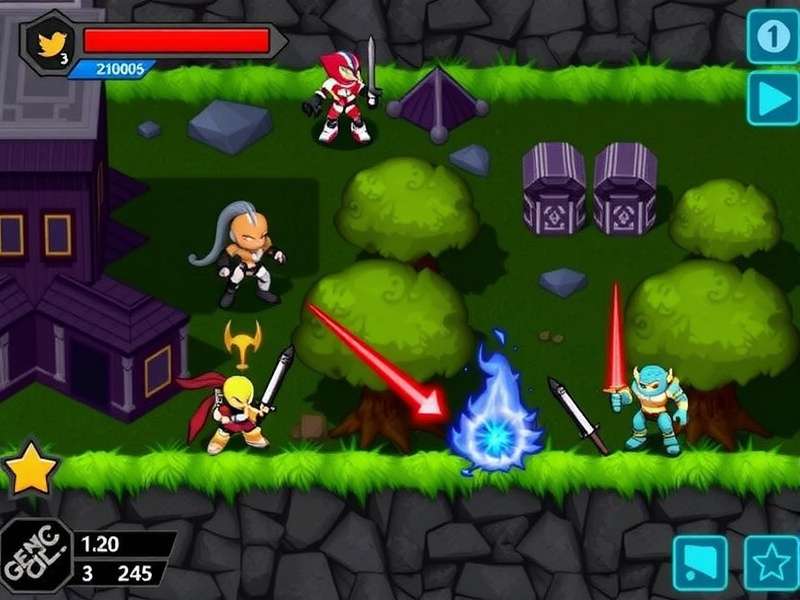This screenshot has width=800, height=600.
Task: Click the circled number 1 button
Action: click(772, 36)
